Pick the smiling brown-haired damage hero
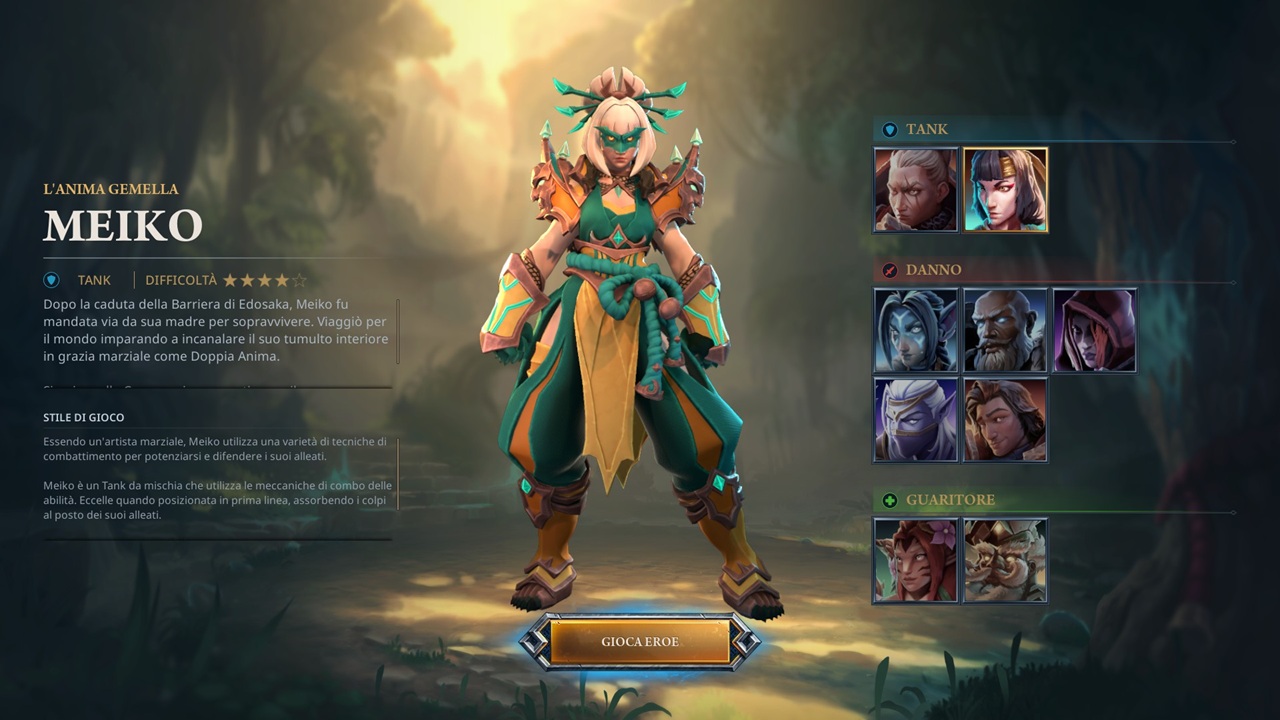Viewport: 1280px width, 720px height. tap(1005, 419)
